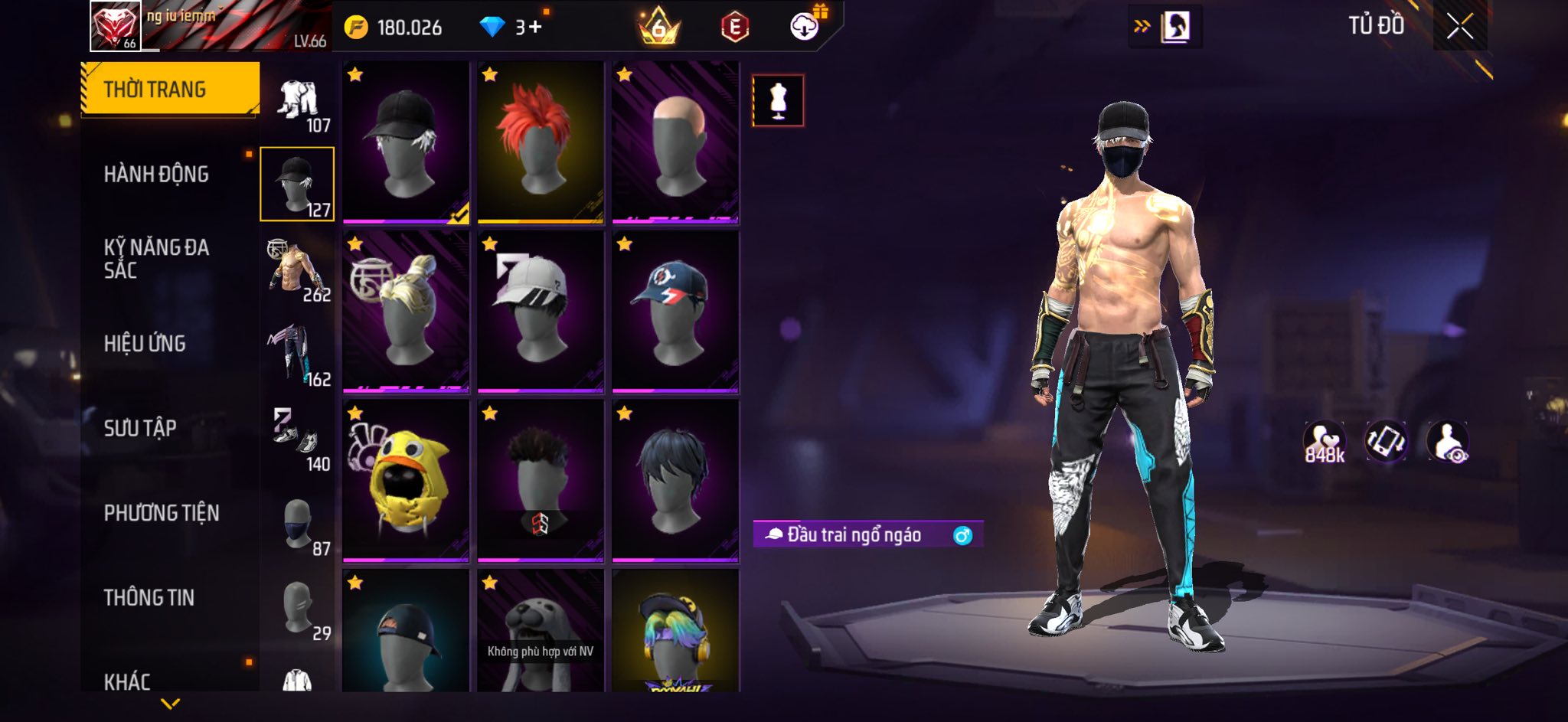
Task: Equip the white cap with black stripes
Action: (x=540, y=312)
